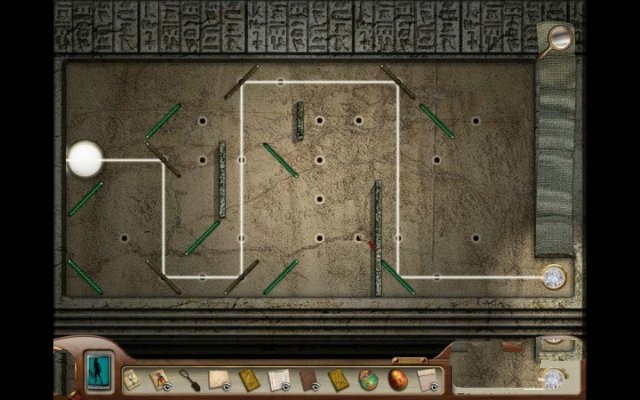Pick the orange scarab egg item

click(397, 379)
